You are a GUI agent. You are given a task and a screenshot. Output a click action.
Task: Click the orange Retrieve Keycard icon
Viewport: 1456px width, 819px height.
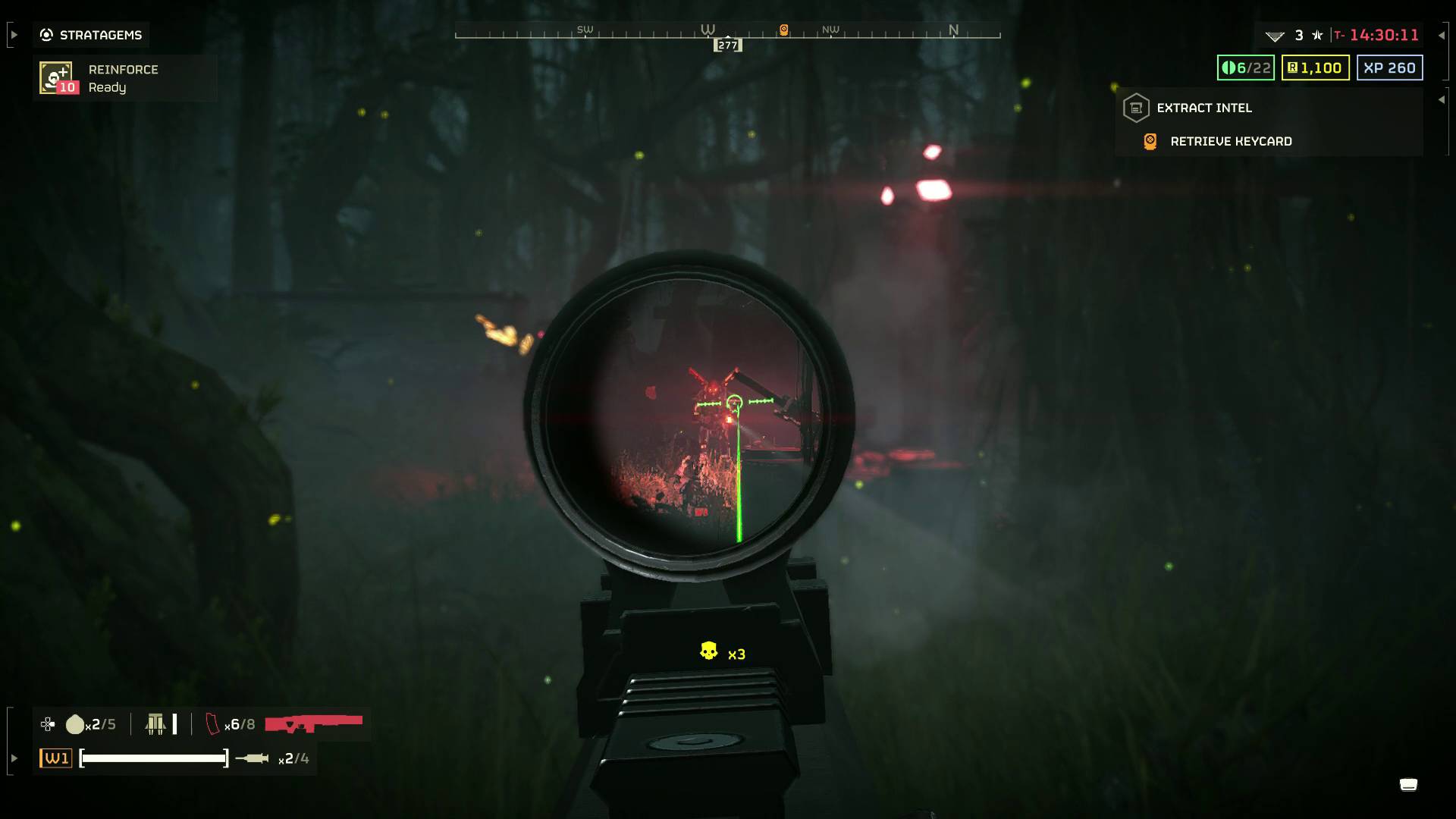(1149, 141)
